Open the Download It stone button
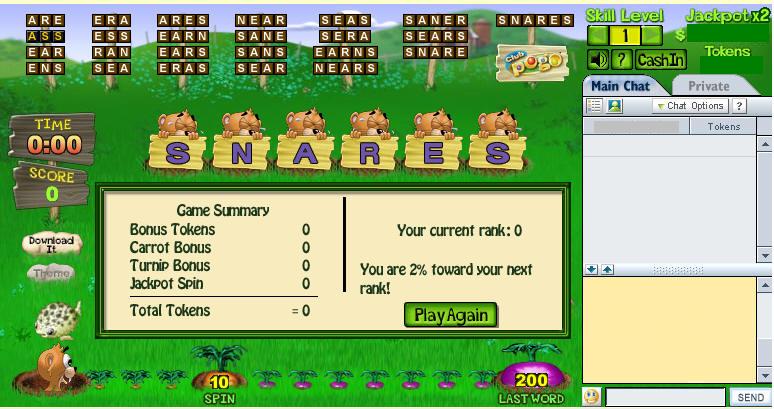 coord(51,242)
